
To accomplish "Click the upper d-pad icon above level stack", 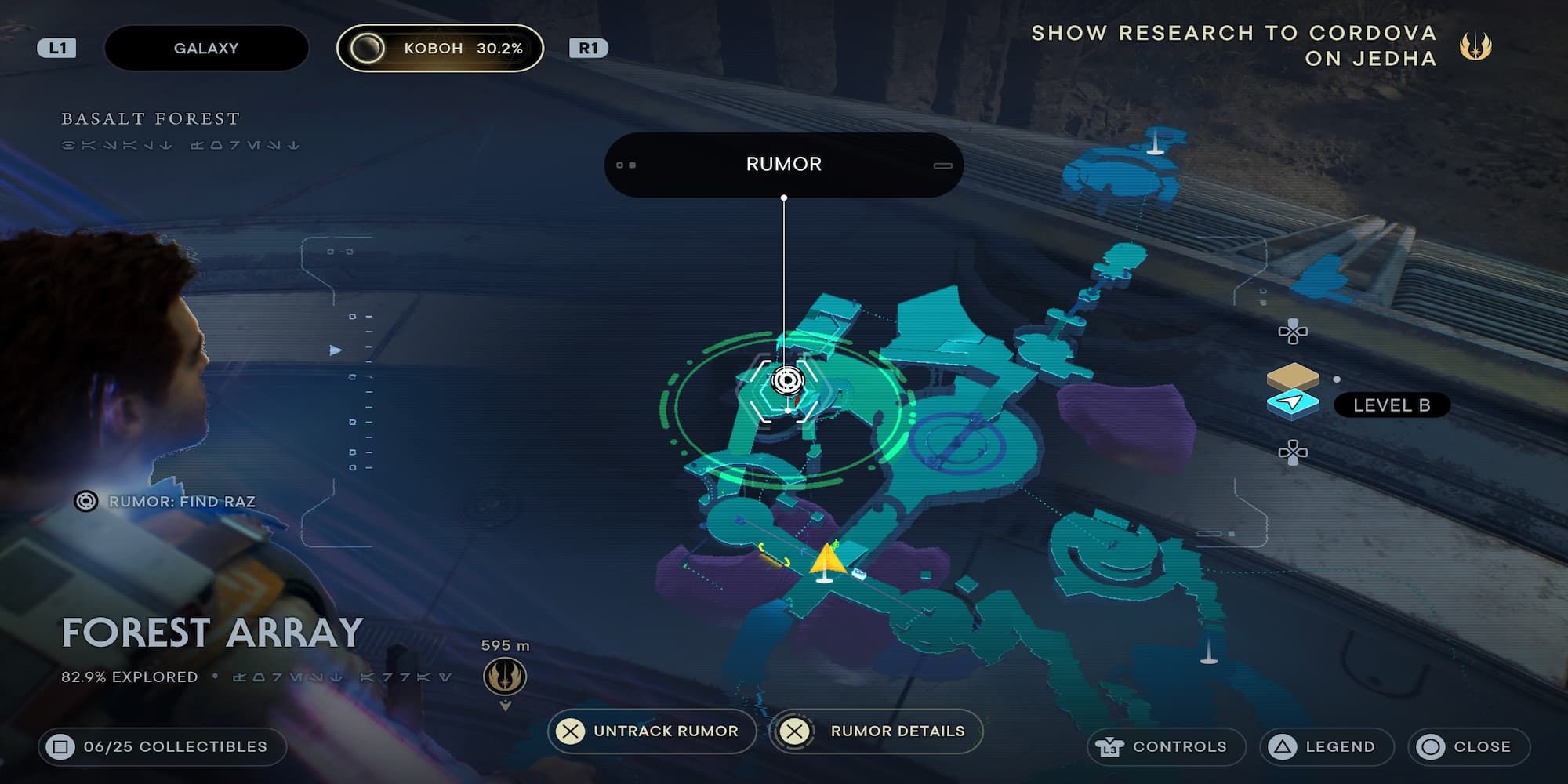I will (x=1295, y=331).
